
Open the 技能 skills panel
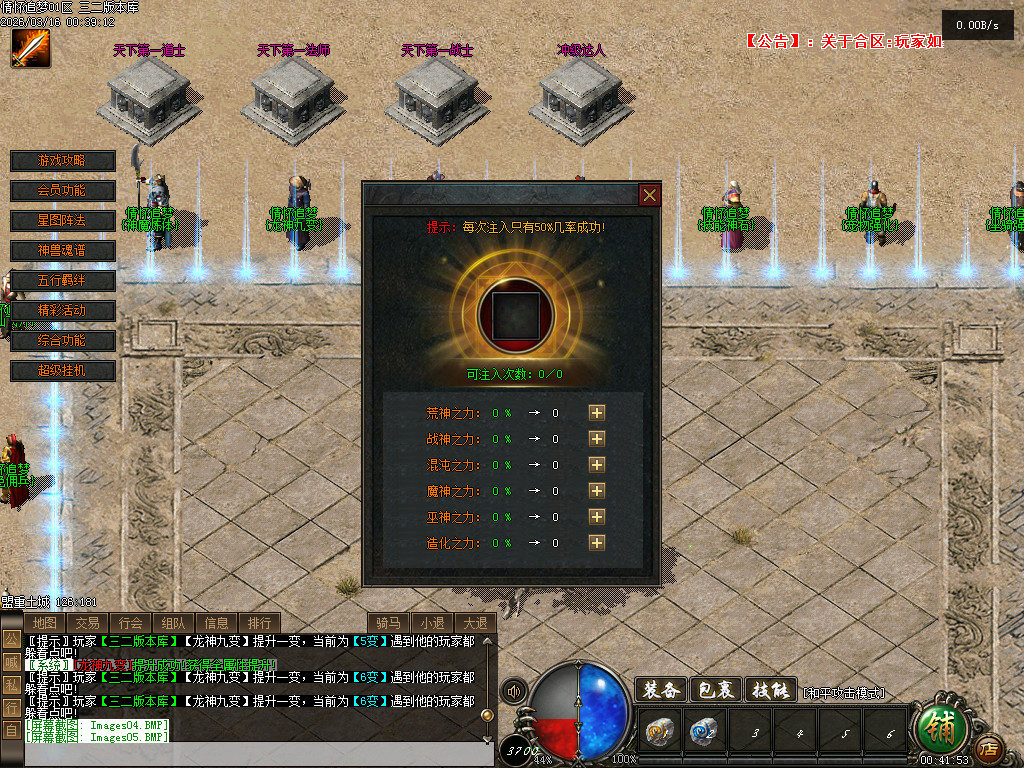coord(771,690)
